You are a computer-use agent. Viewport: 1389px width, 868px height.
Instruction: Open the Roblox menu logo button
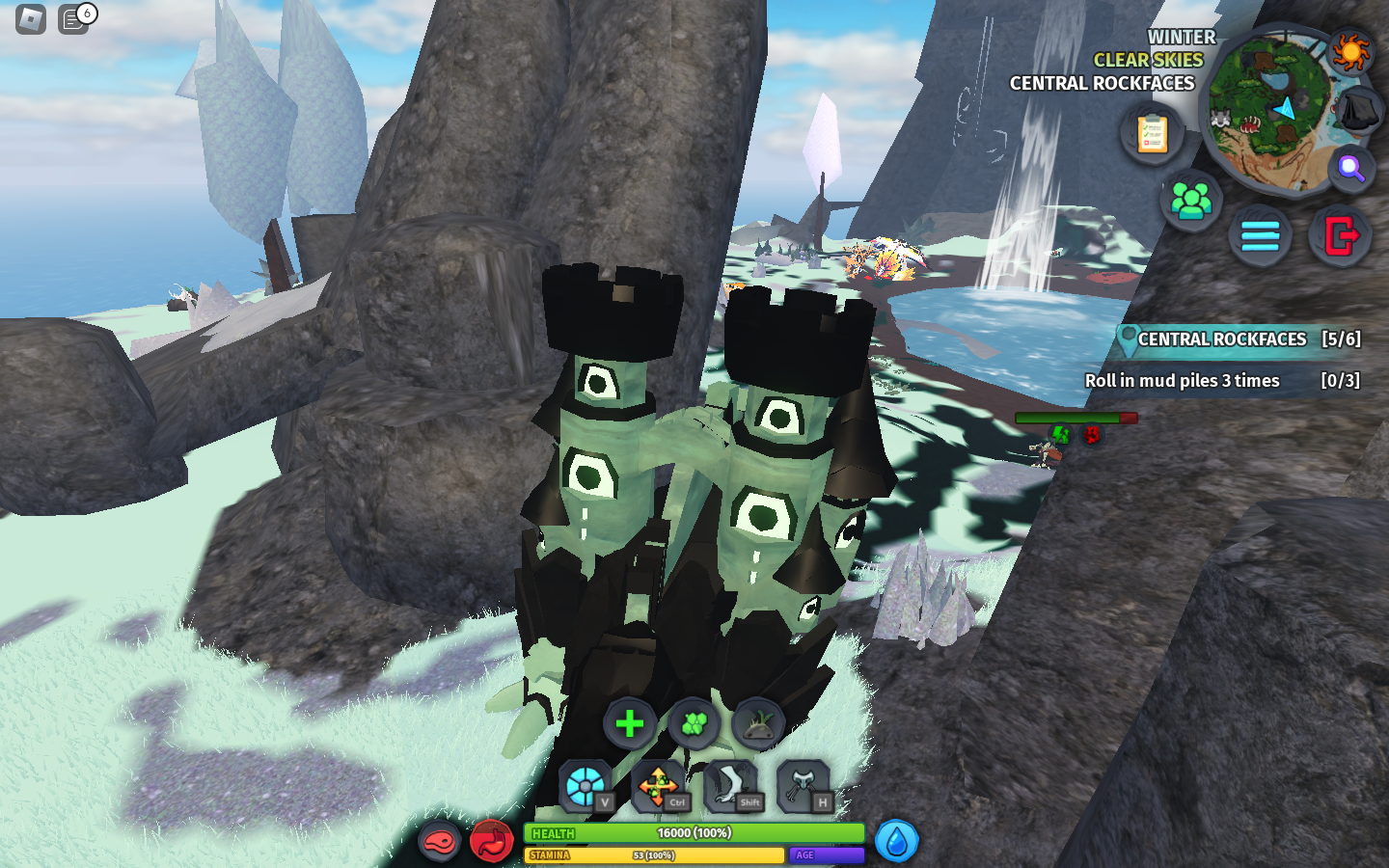point(31,19)
